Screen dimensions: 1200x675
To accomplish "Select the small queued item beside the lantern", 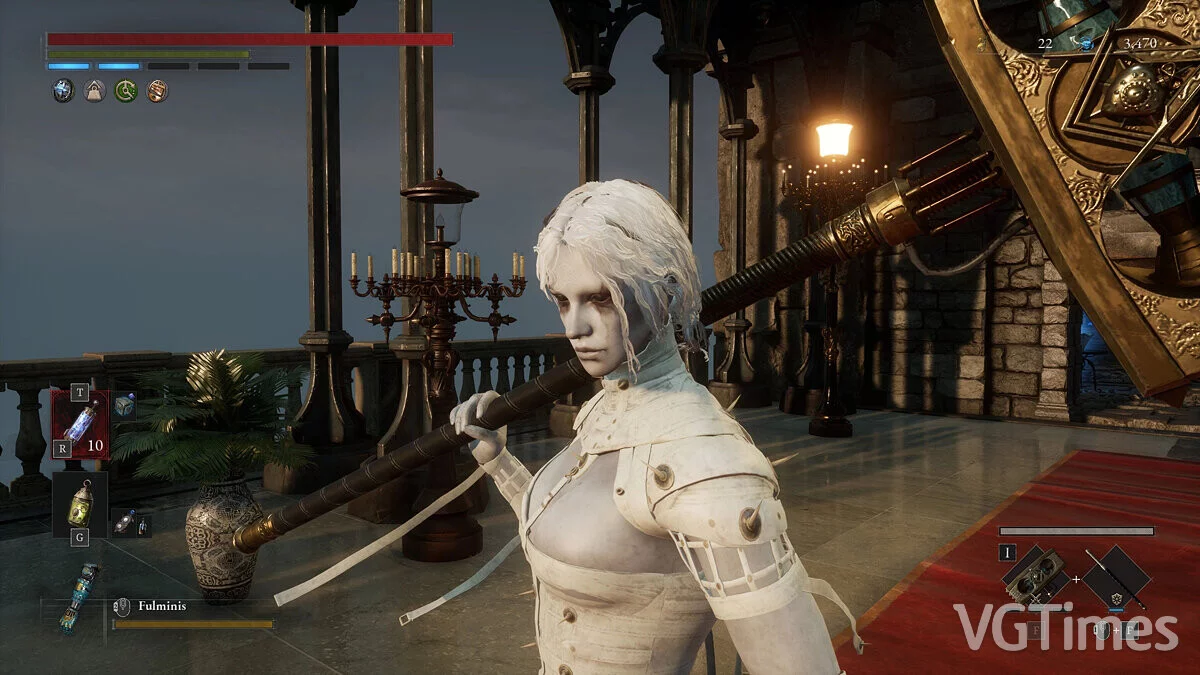I will [x=124, y=521].
